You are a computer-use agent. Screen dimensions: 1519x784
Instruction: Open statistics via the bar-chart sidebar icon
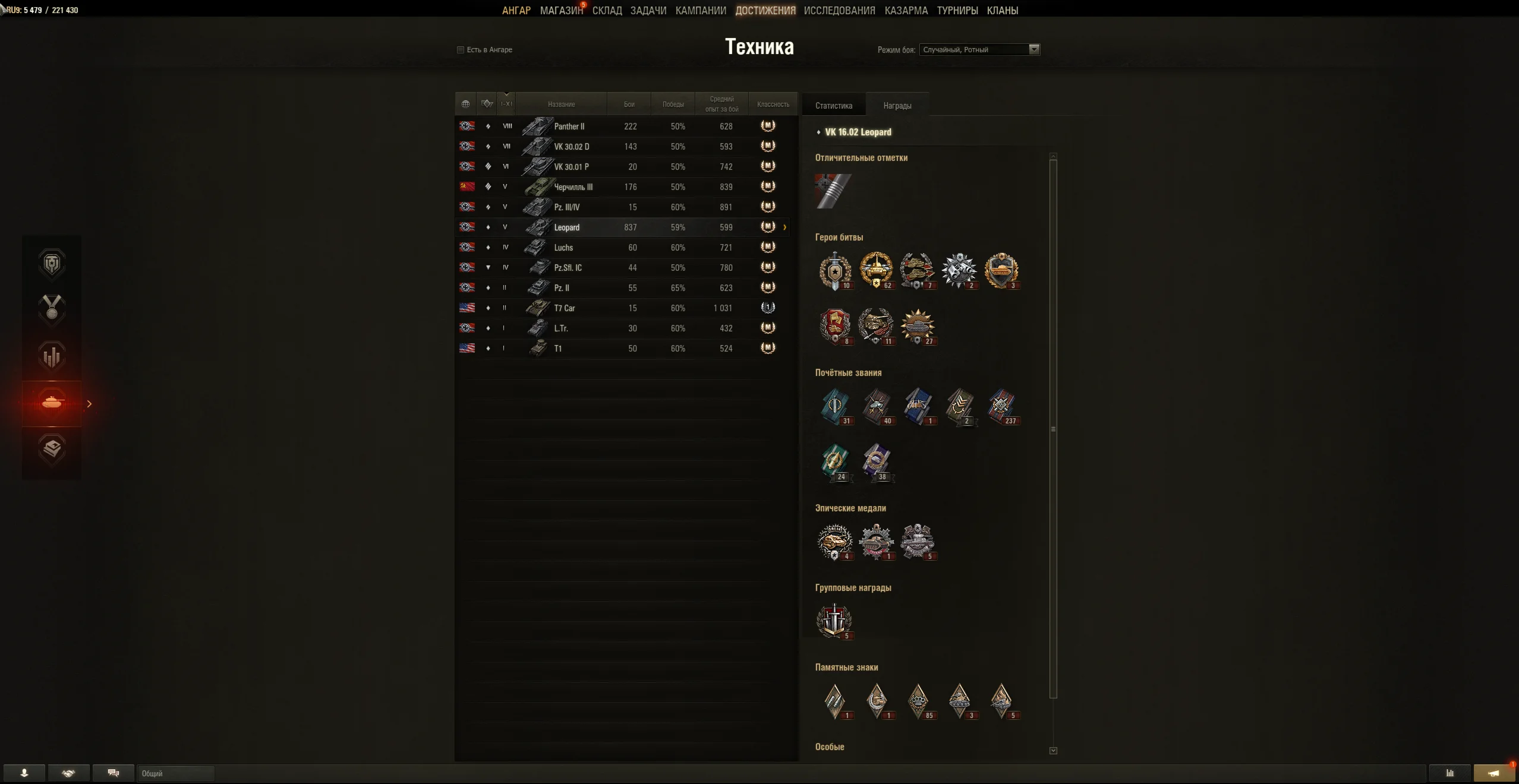coord(52,355)
